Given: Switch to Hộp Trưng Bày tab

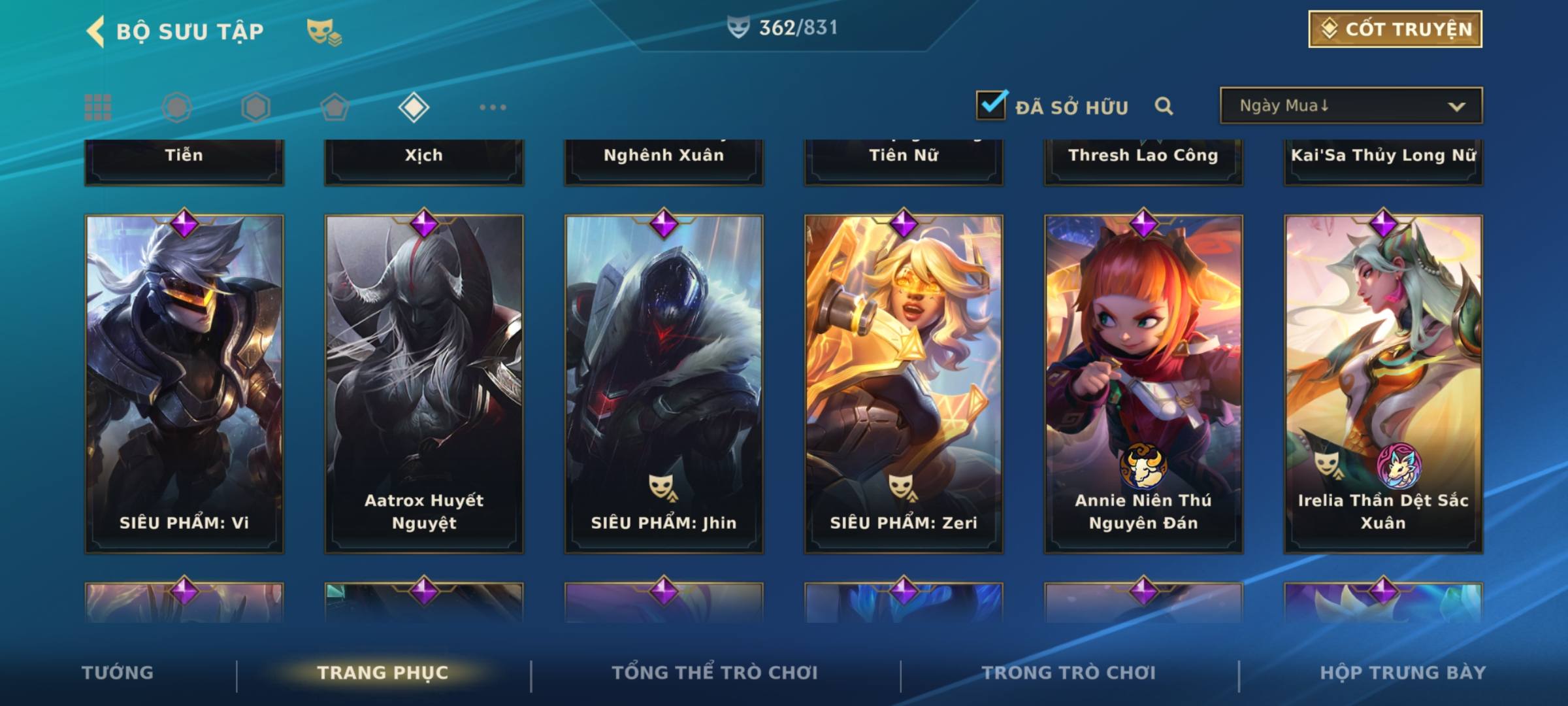Looking at the screenshot, I should (1403, 673).
